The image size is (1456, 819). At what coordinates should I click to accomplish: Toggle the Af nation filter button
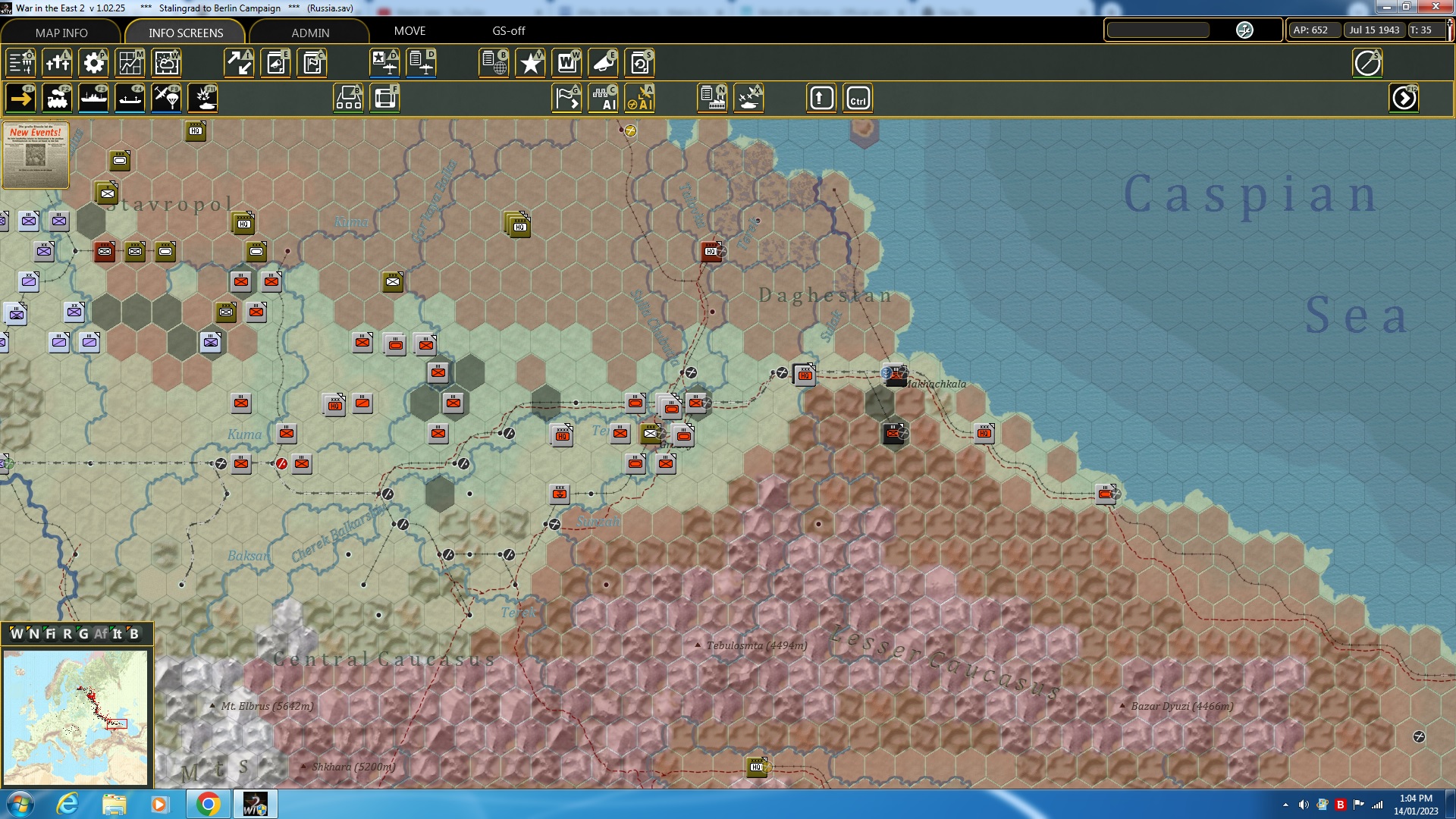tap(102, 634)
